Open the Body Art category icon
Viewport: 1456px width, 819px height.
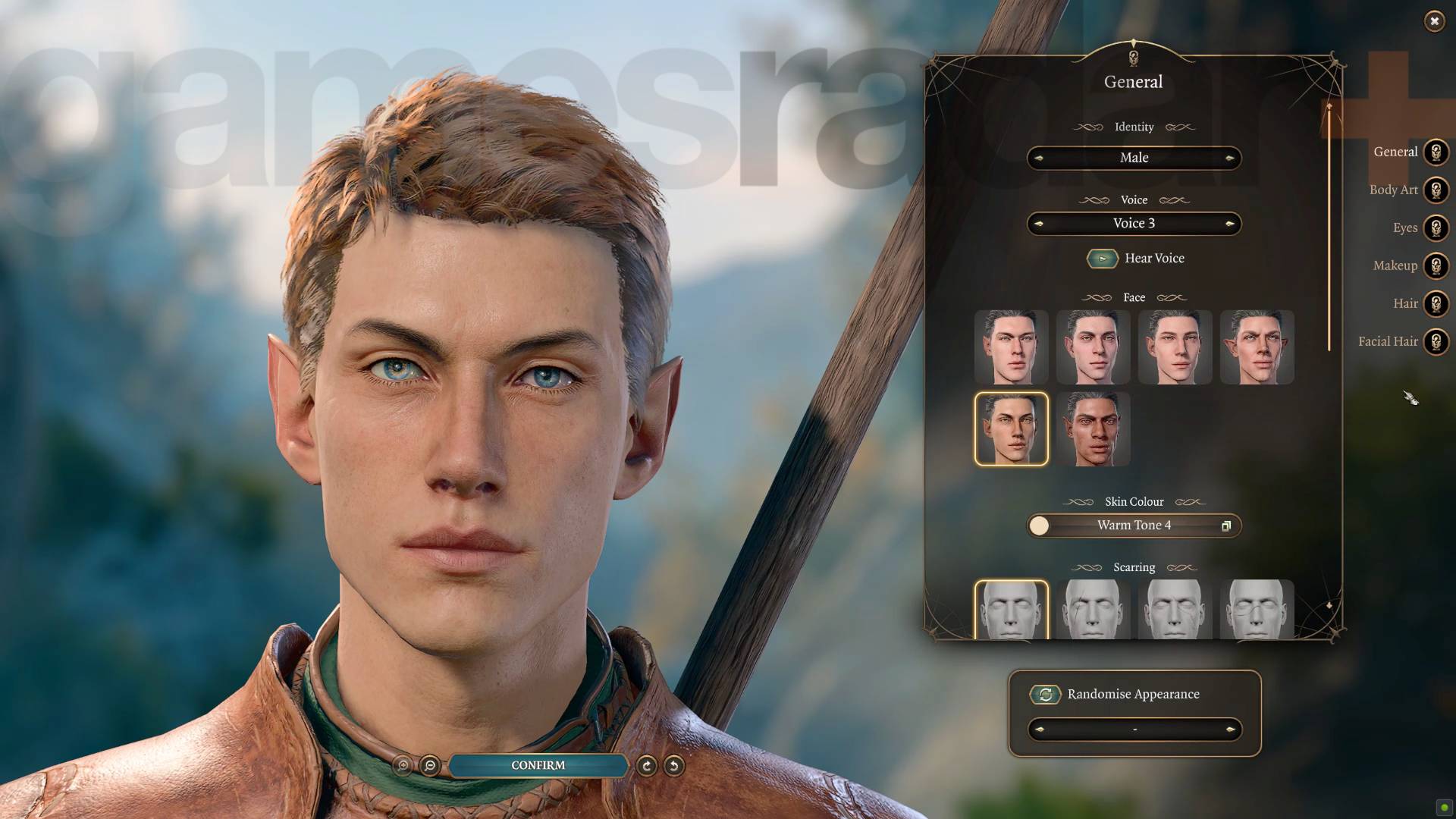point(1436,190)
